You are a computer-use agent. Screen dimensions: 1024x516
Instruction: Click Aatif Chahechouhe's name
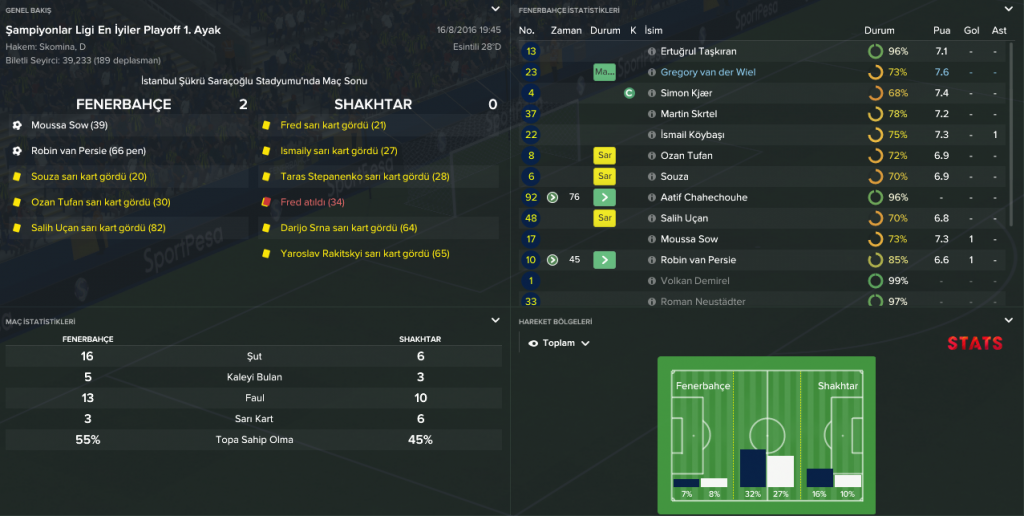(704, 198)
